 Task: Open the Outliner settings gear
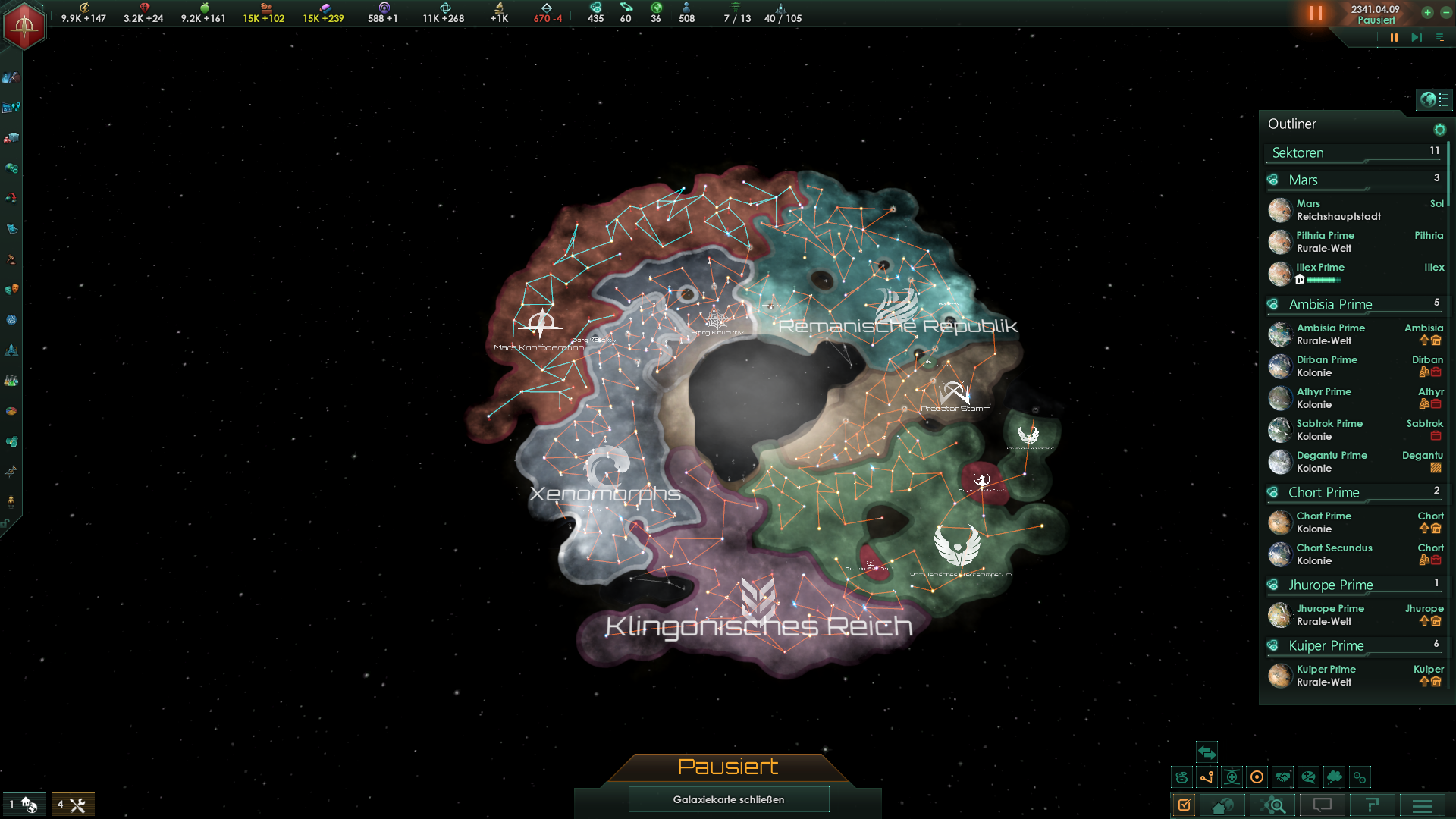click(1439, 130)
